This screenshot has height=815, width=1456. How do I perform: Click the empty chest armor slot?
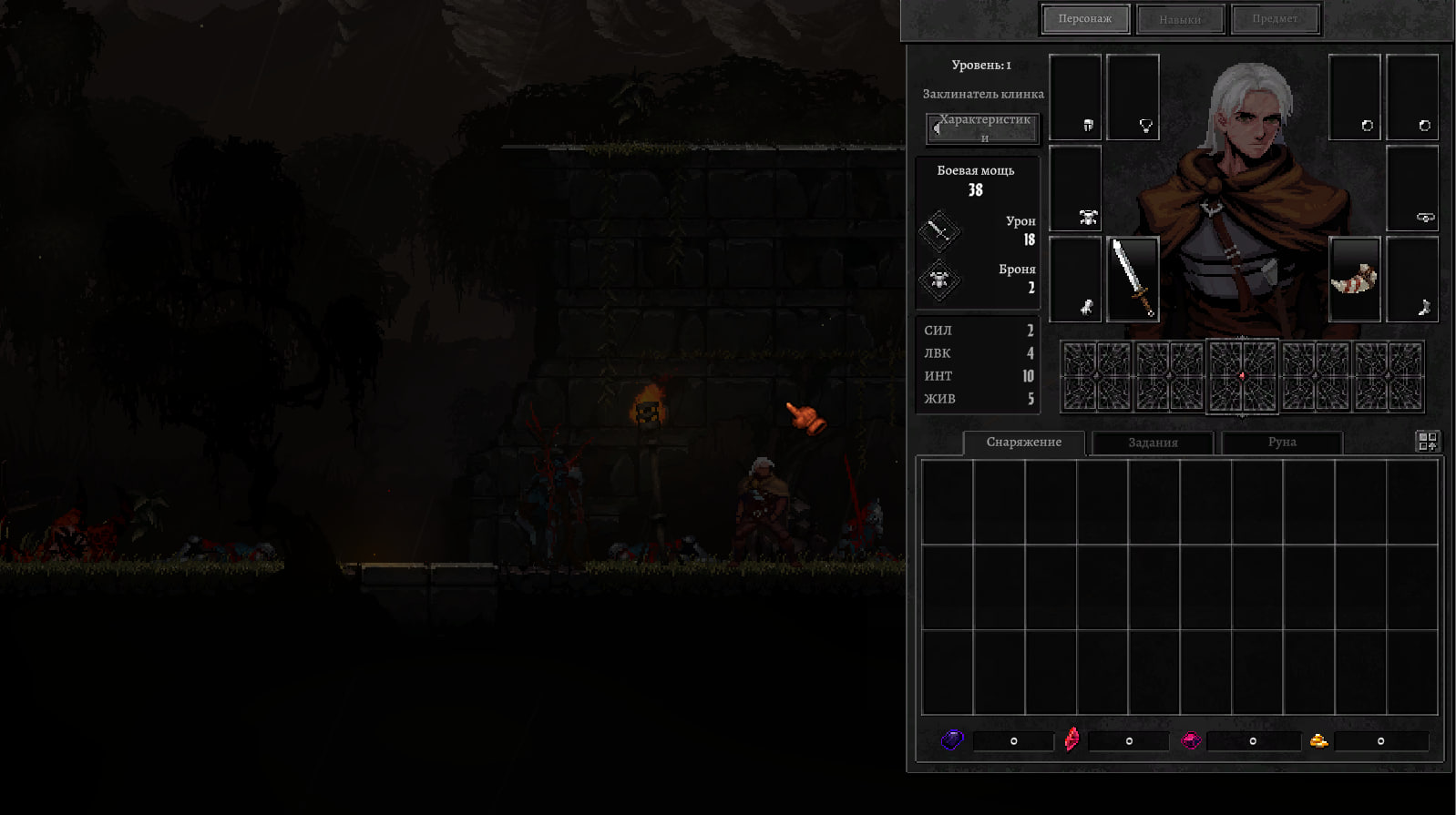(x=1075, y=188)
